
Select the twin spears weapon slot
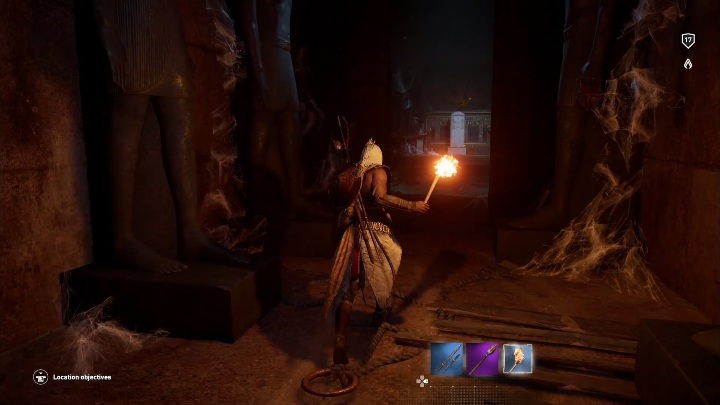(448, 358)
